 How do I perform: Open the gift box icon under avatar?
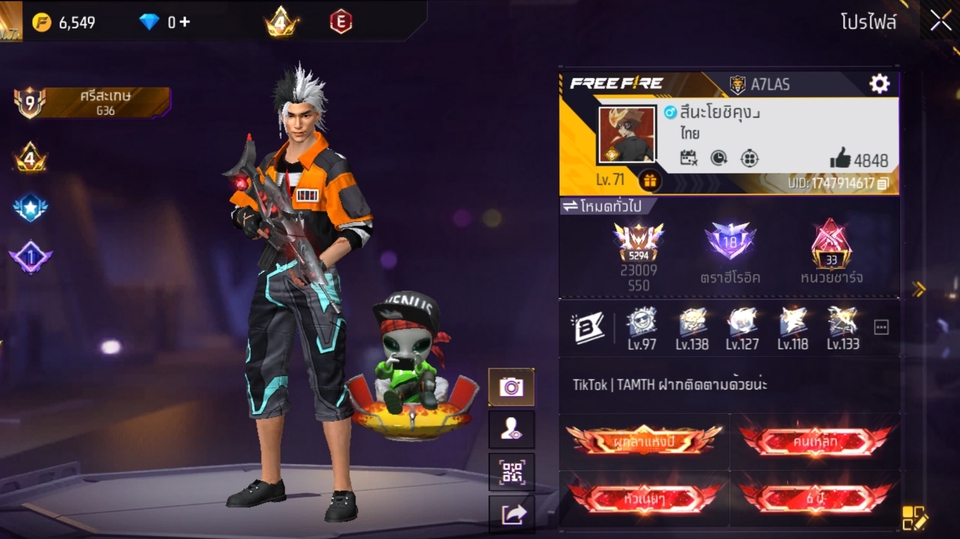(x=649, y=181)
